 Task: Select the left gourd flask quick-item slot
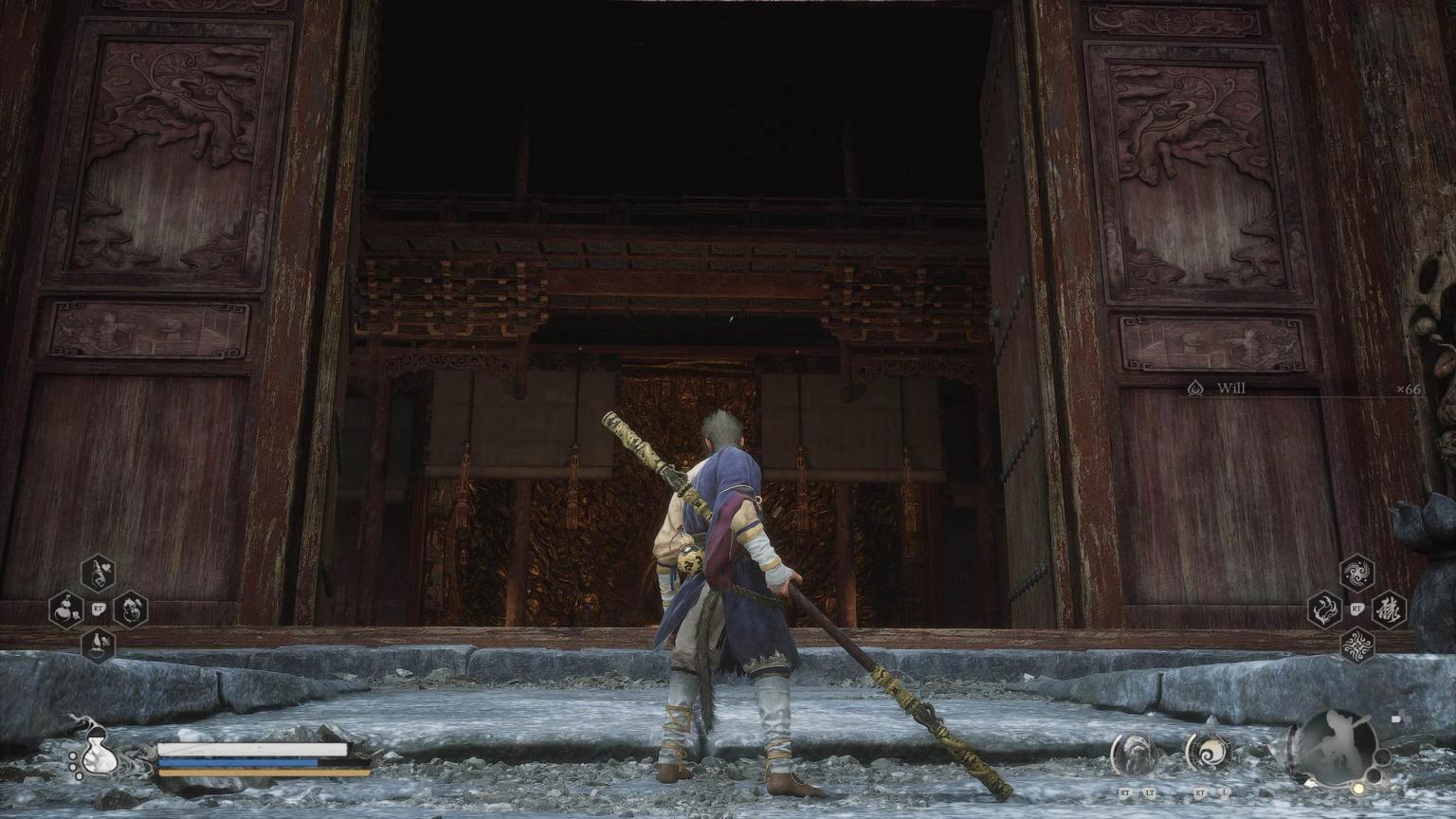(66, 610)
